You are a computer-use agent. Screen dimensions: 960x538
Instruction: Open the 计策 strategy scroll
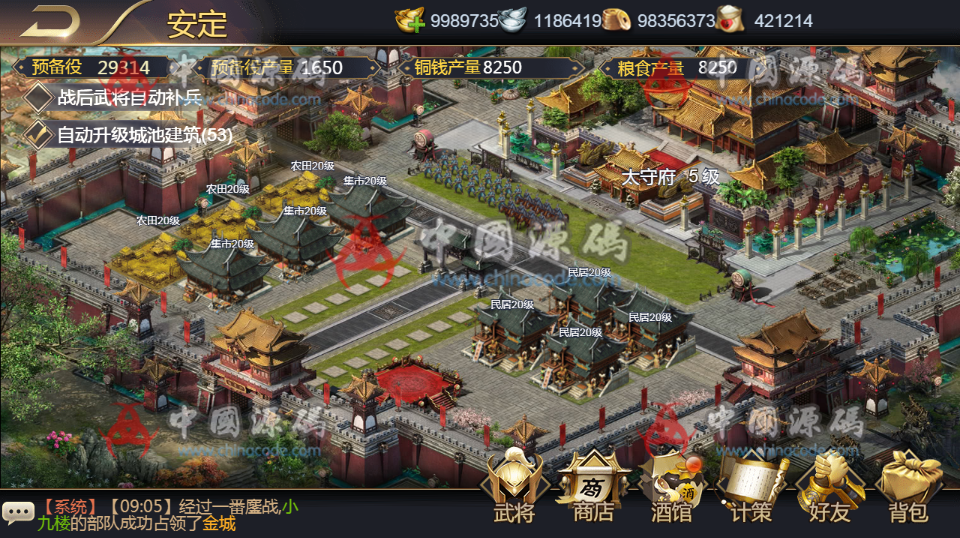click(x=751, y=488)
